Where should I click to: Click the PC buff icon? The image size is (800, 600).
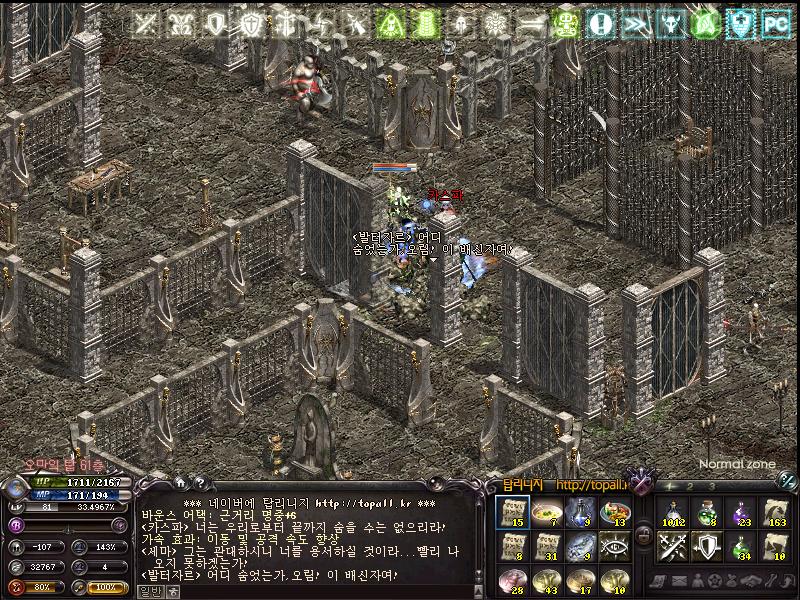pos(774,22)
